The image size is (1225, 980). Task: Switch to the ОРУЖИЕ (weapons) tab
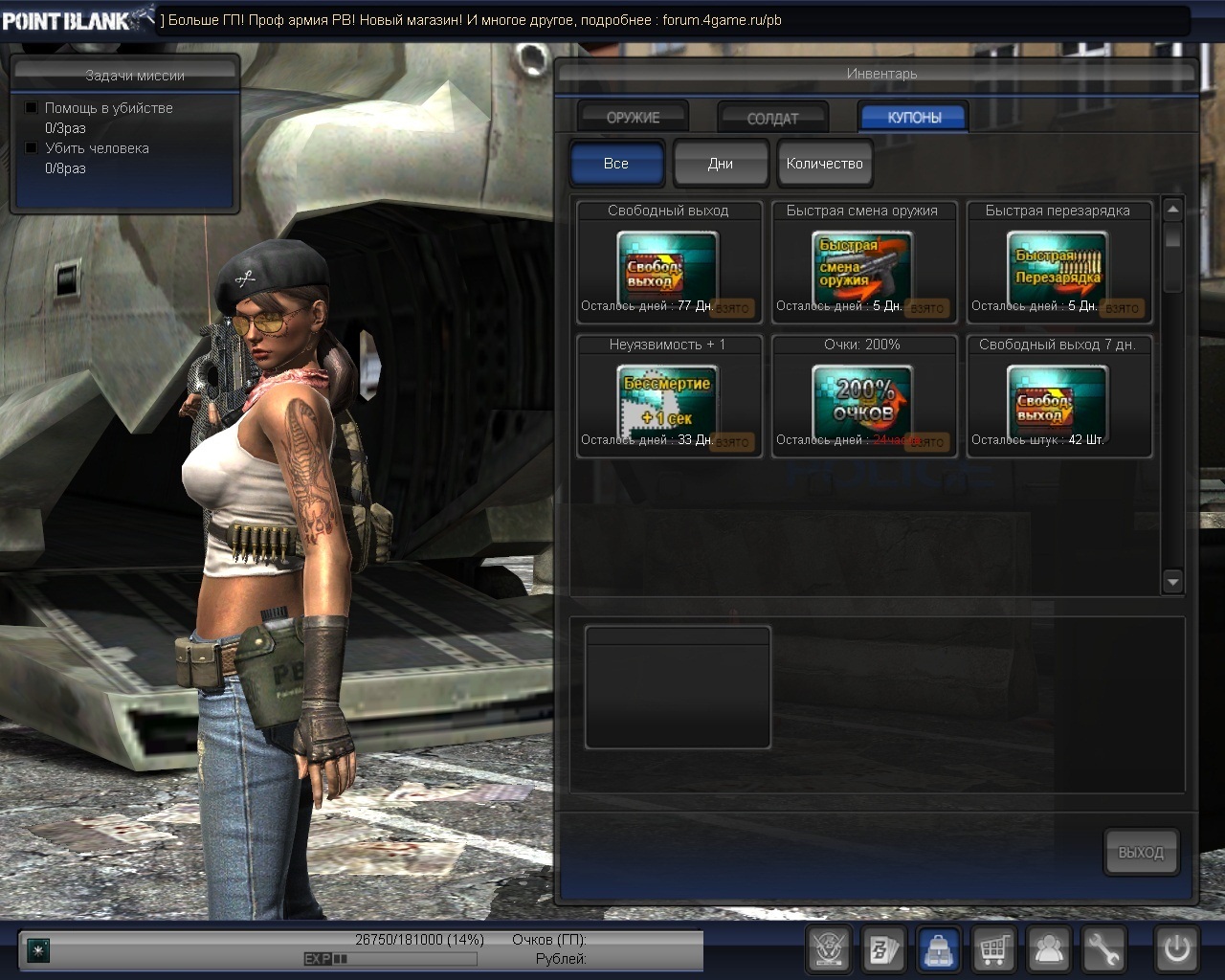coord(633,118)
